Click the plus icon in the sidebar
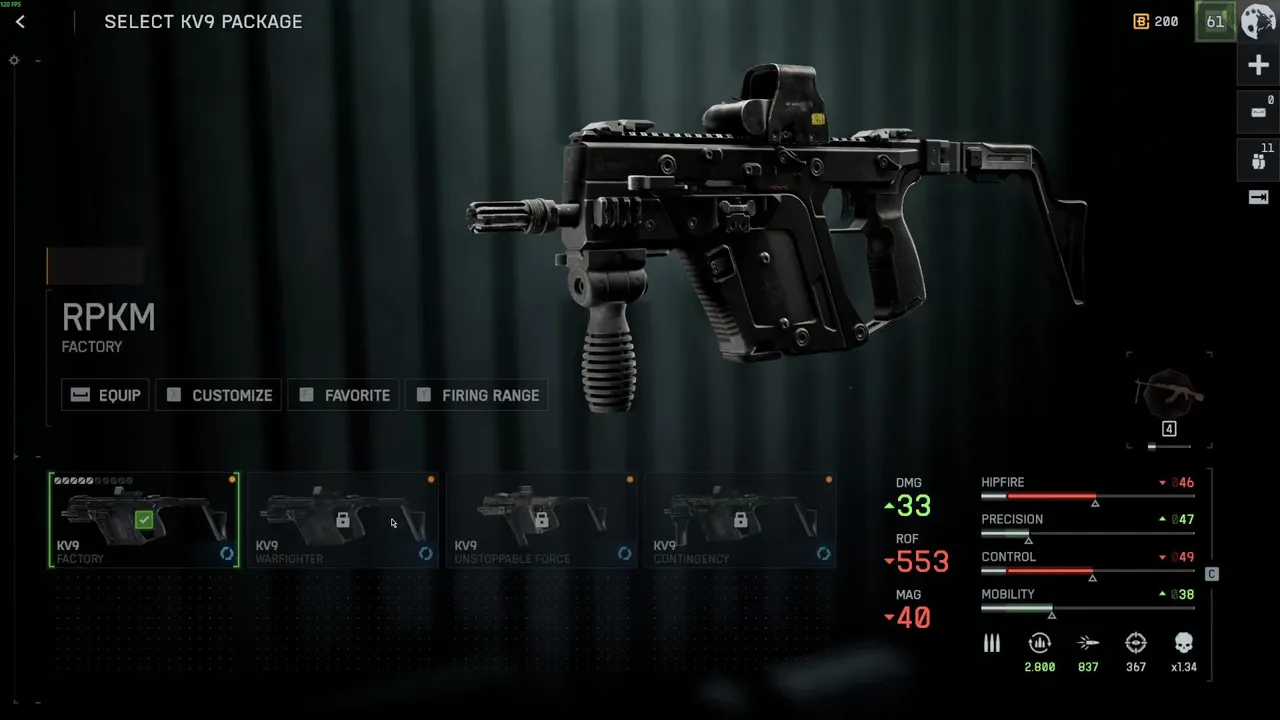This screenshot has width=1280, height=720. (1258, 66)
